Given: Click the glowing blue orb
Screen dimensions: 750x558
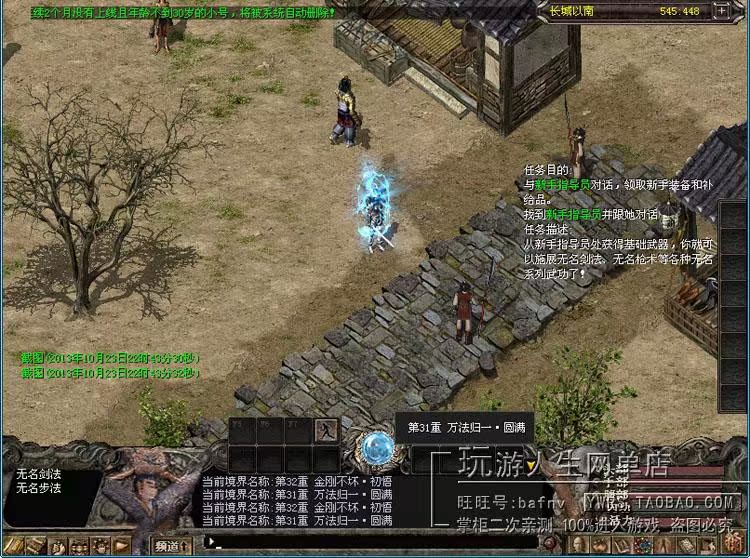Looking at the screenshot, I should (x=376, y=449).
